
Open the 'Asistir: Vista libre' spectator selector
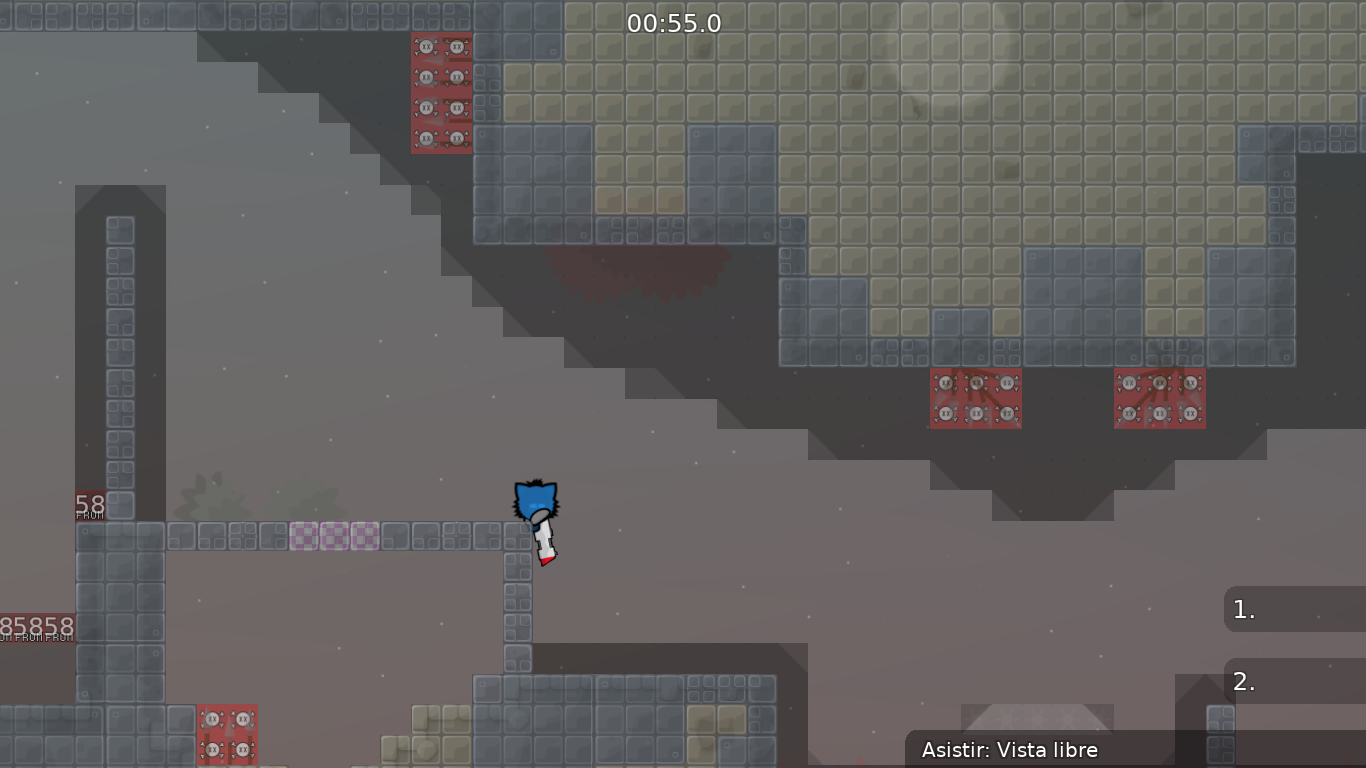(x=1010, y=750)
